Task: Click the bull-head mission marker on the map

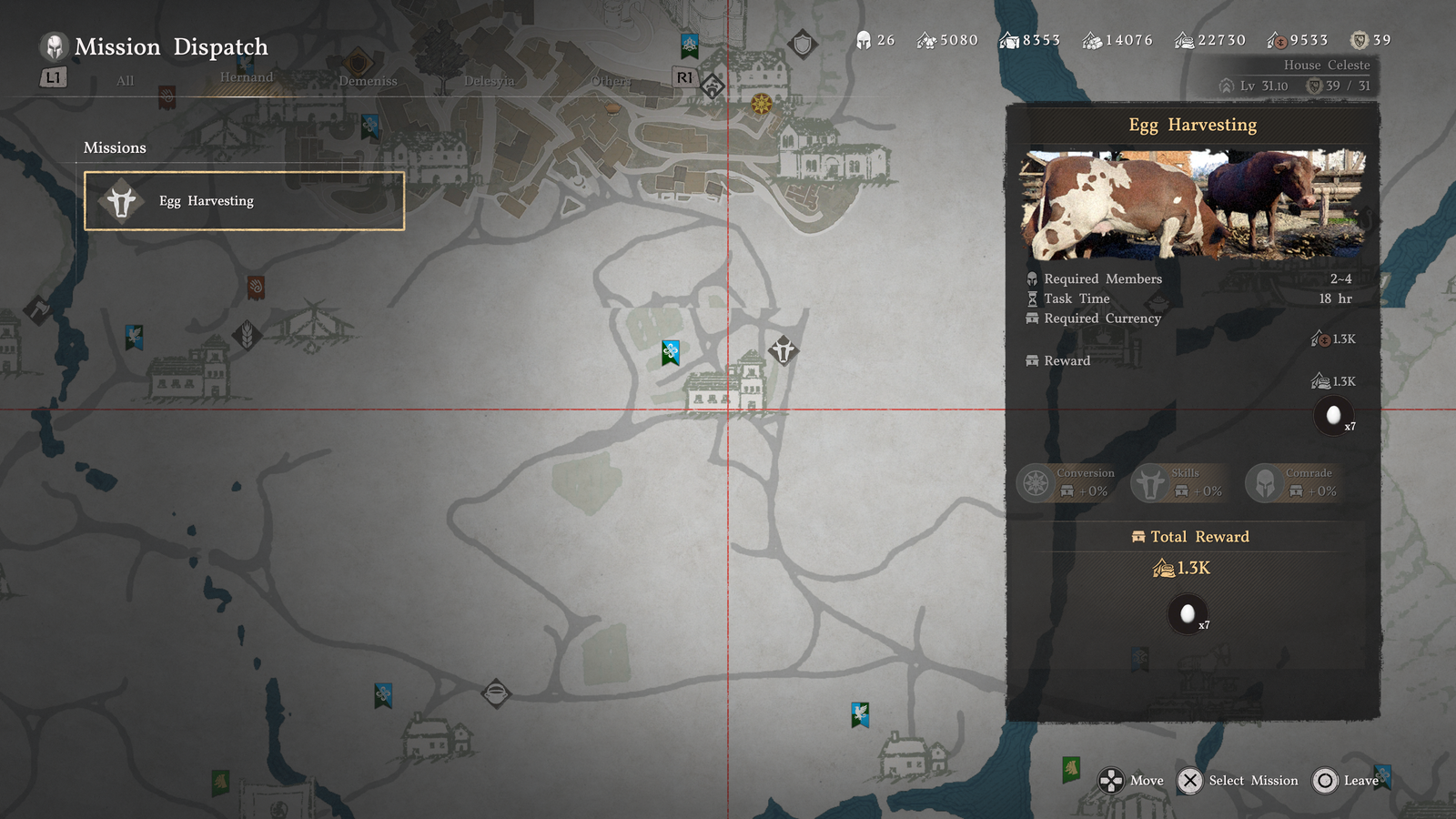Action: click(784, 349)
